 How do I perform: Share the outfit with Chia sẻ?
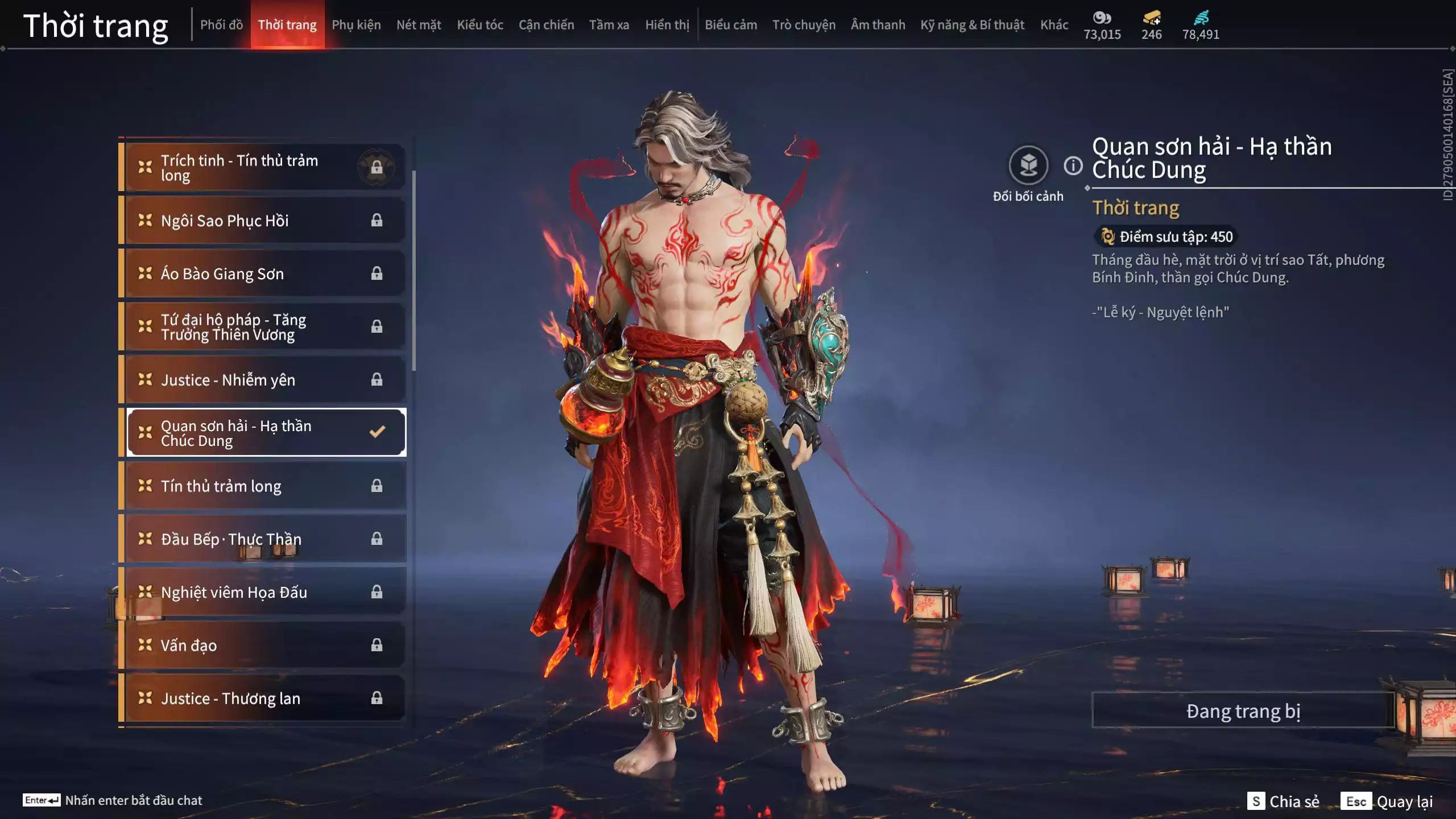point(1284,801)
